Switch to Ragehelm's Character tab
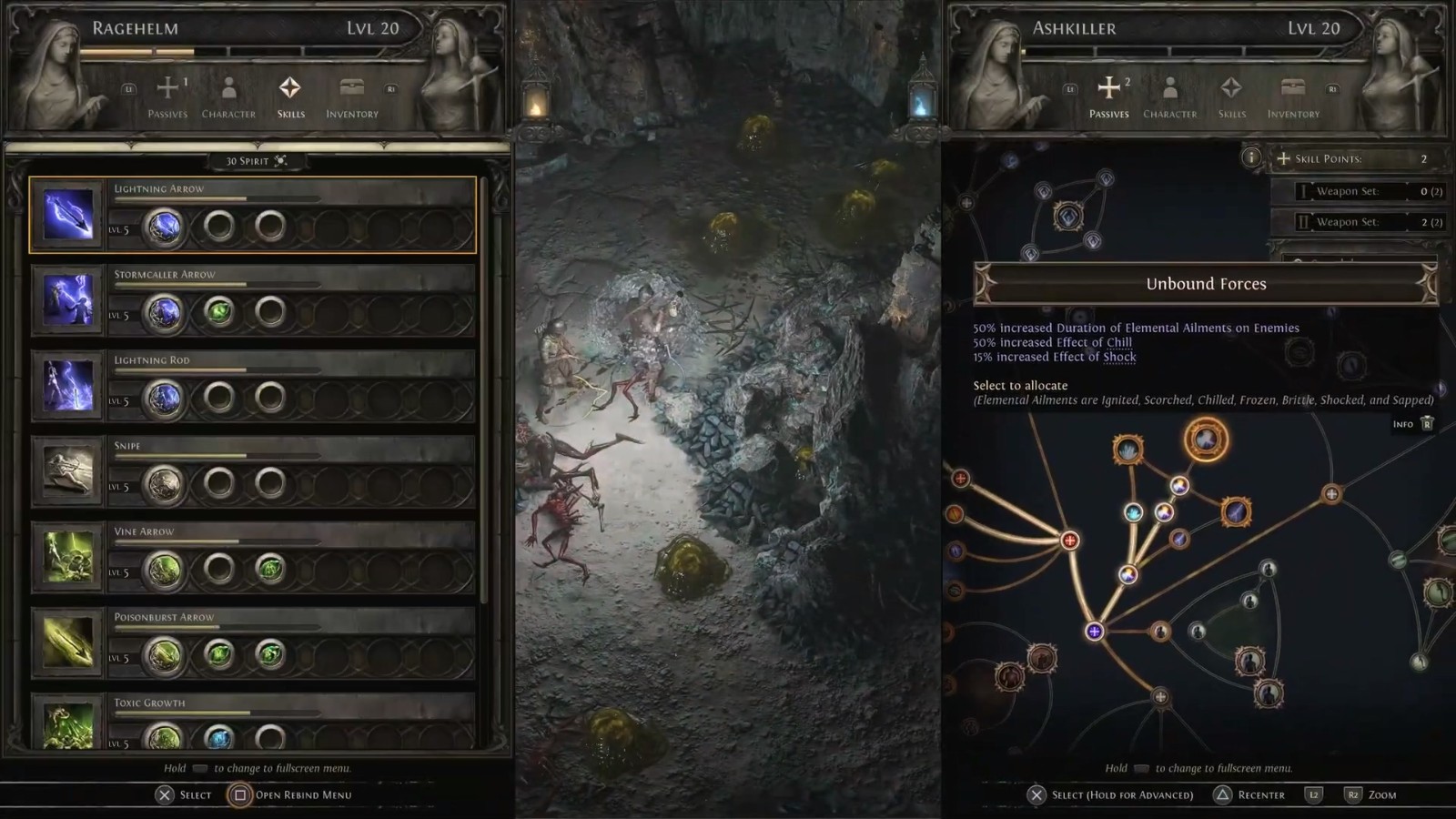Screen dimensions: 1456x819 (228, 96)
